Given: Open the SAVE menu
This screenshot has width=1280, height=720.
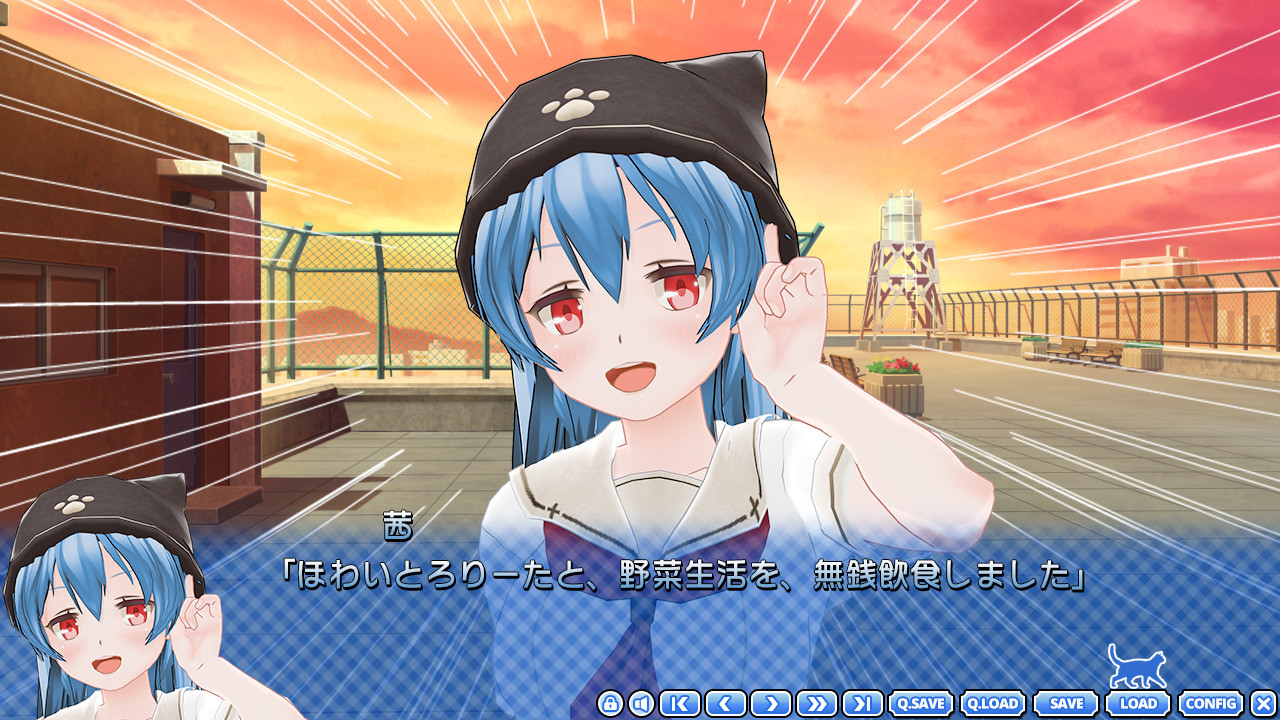Looking at the screenshot, I should click(1066, 704).
